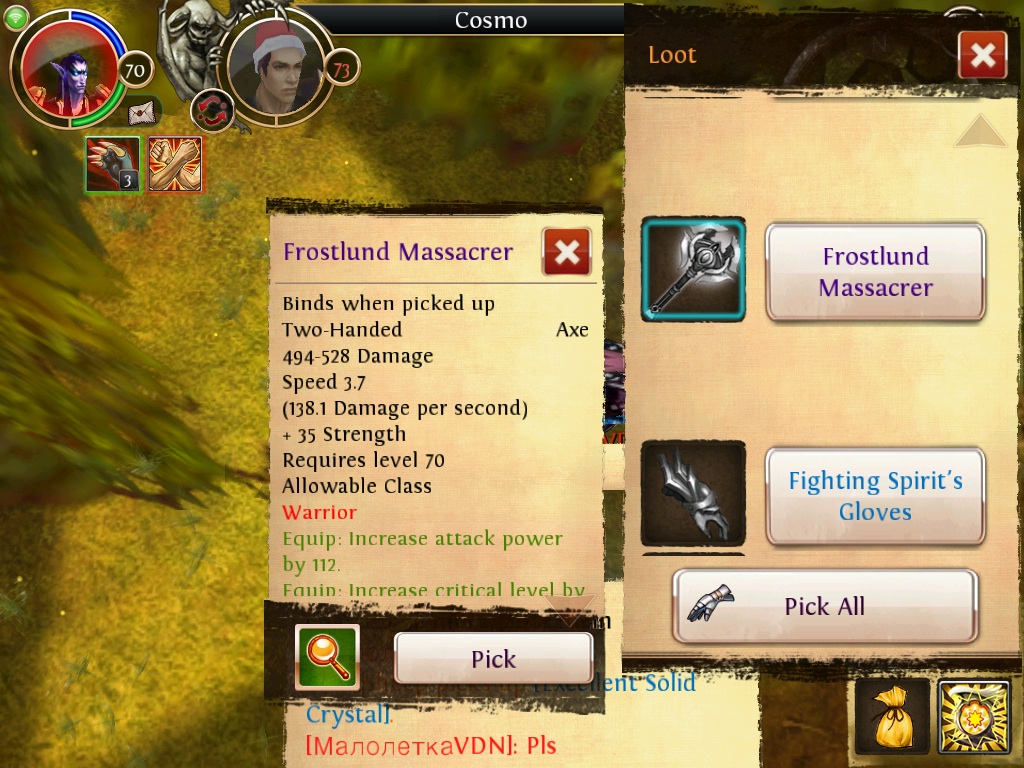Select the player portrait
Image resolution: width=1024 pixels, height=768 pixels.
point(68,70)
